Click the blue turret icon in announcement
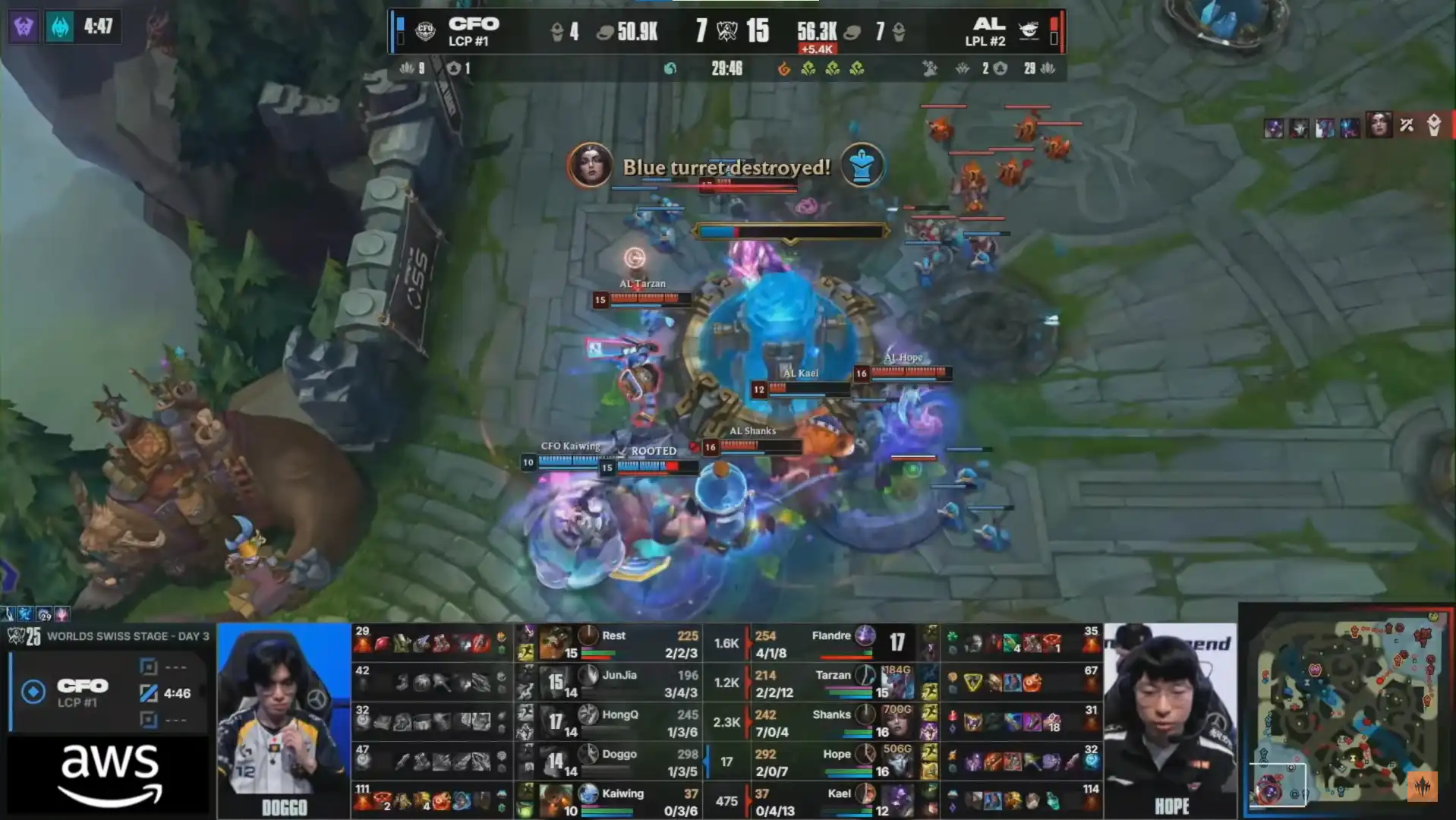This screenshot has width=1456, height=820. click(x=862, y=165)
